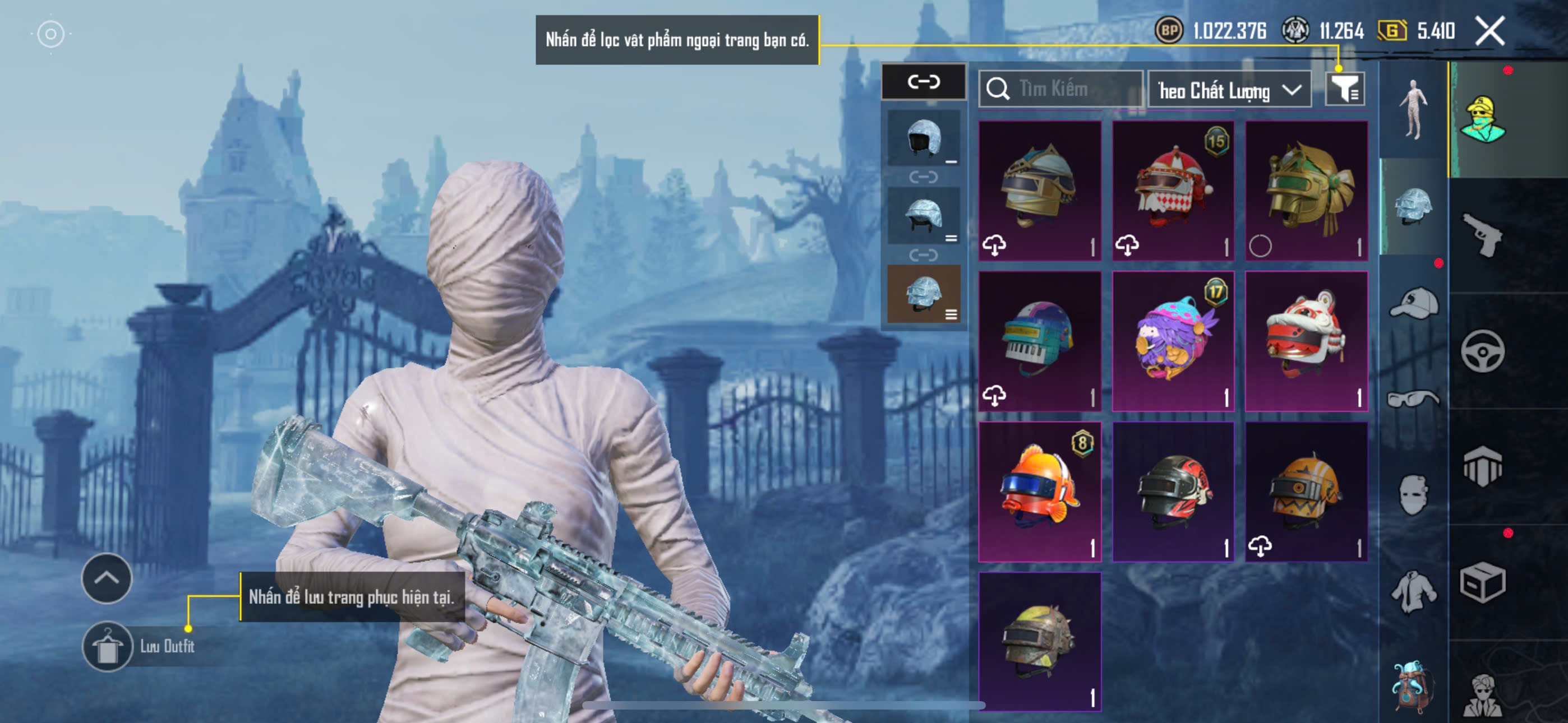Select the green and gold bow helmet
This screenshot has height=723, width=1568.
[x=1306, y=191]
